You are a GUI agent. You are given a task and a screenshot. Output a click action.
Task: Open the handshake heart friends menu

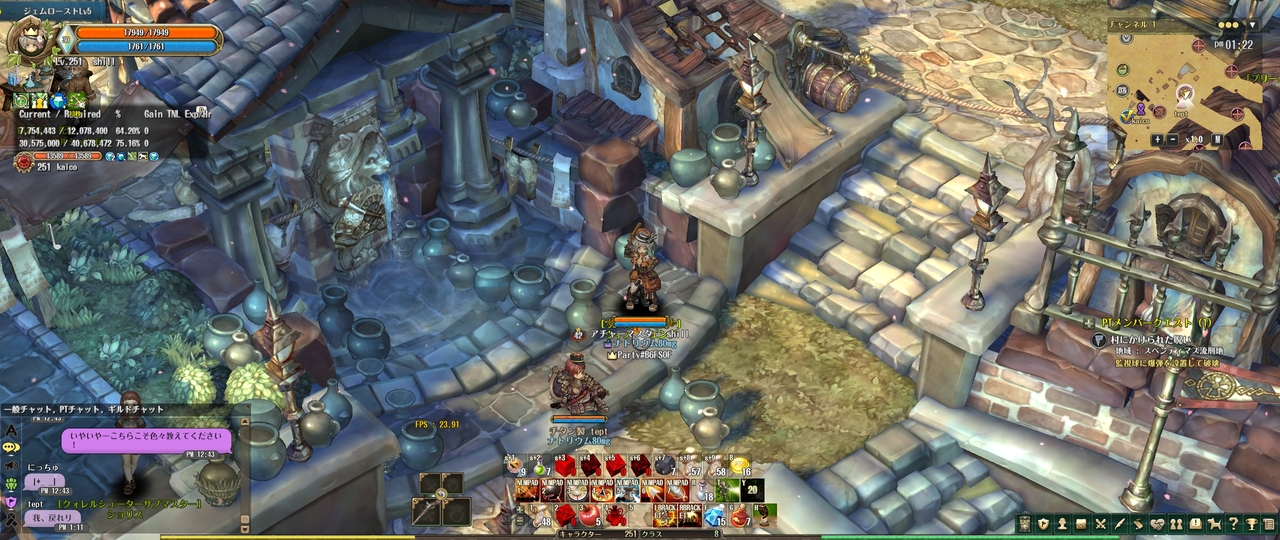(x=1157, y=524)
